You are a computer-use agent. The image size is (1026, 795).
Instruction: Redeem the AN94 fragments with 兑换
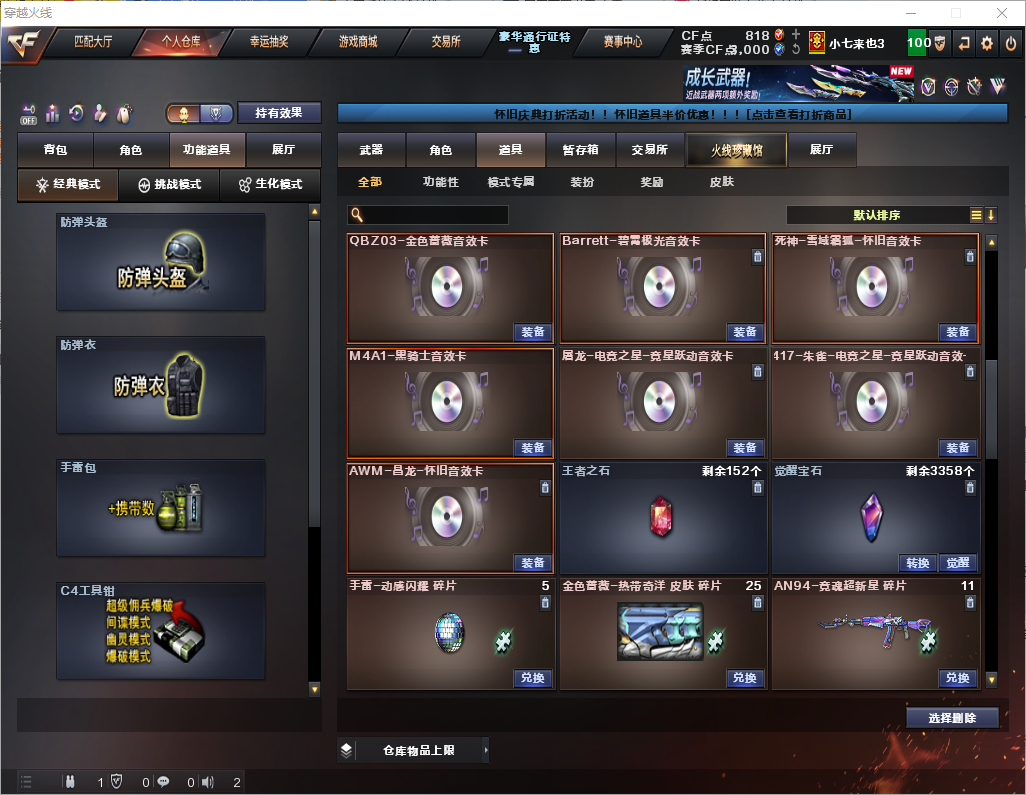[957, 678]
